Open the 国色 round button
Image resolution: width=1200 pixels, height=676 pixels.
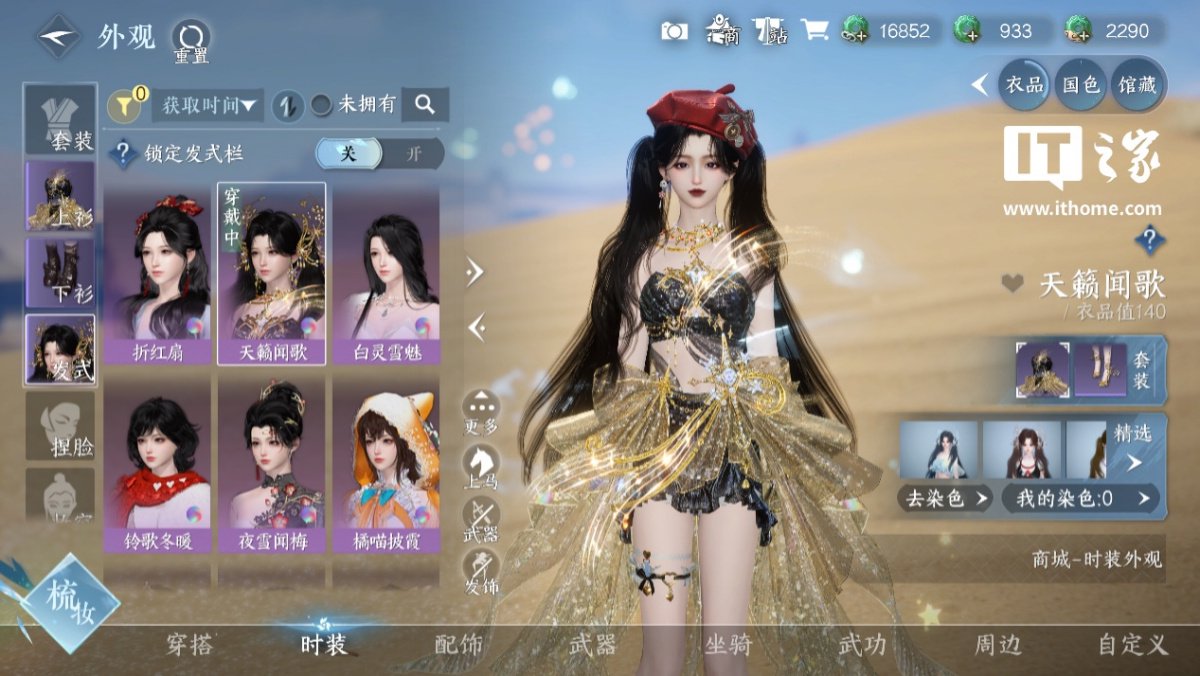pyautogui.click(x=1081, y=85)
